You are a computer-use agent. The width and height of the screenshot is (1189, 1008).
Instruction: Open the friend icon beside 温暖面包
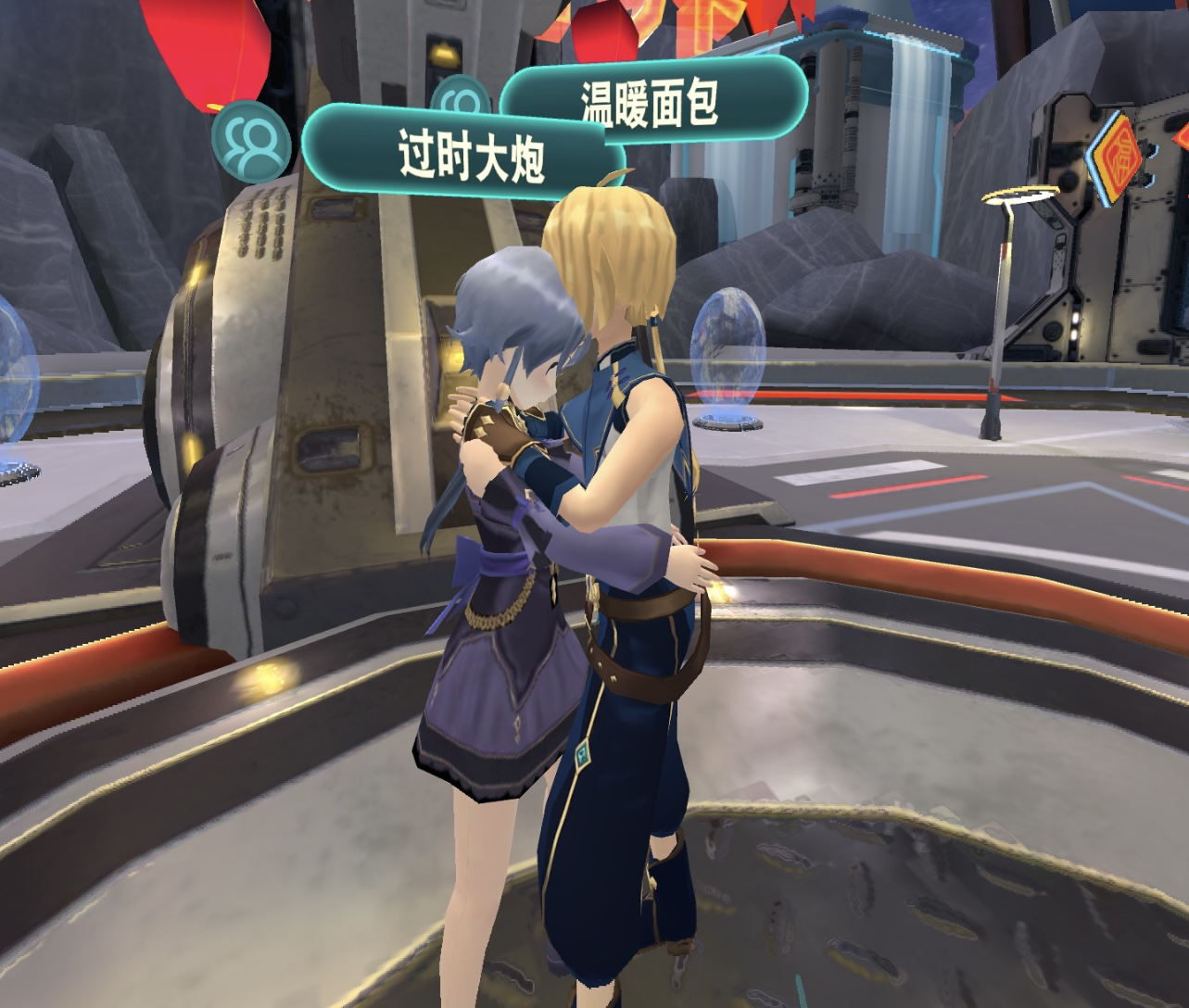[x=461, y=100]
